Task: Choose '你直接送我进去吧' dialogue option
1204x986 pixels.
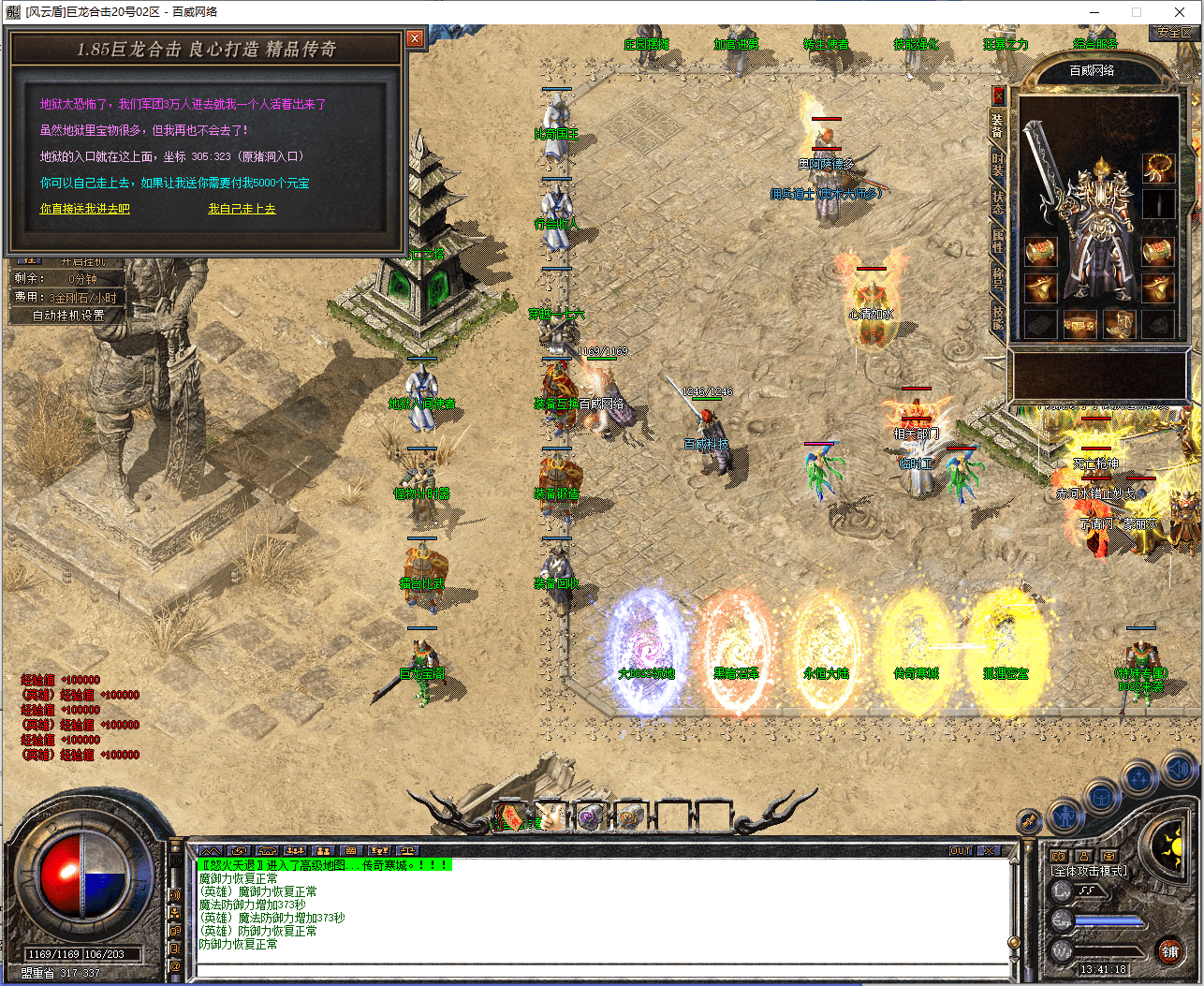Action: (x=84, y=209)
